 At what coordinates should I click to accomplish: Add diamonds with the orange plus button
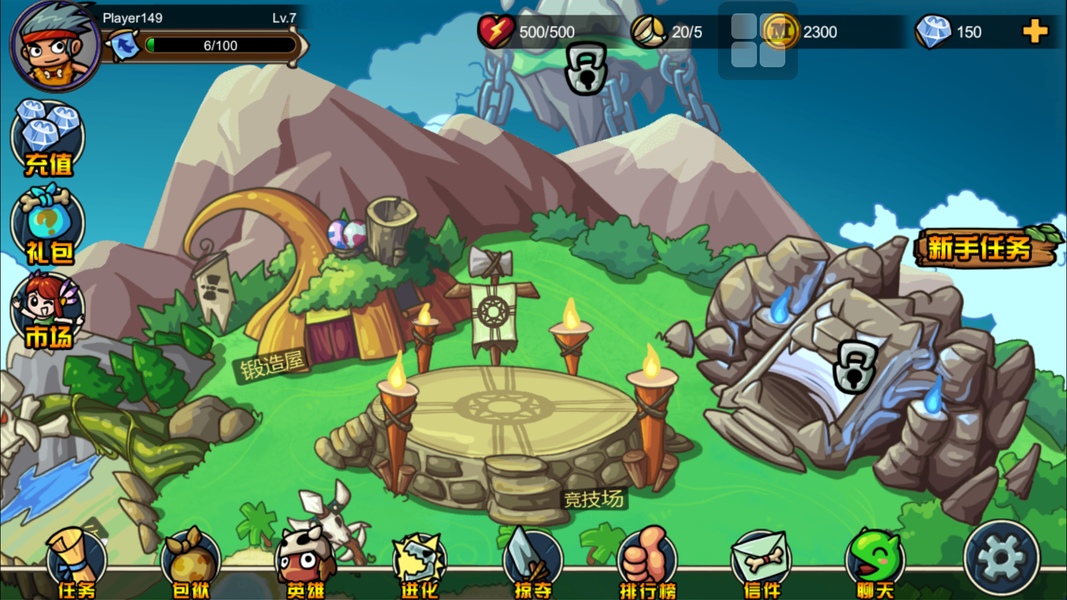[1035, 32]
